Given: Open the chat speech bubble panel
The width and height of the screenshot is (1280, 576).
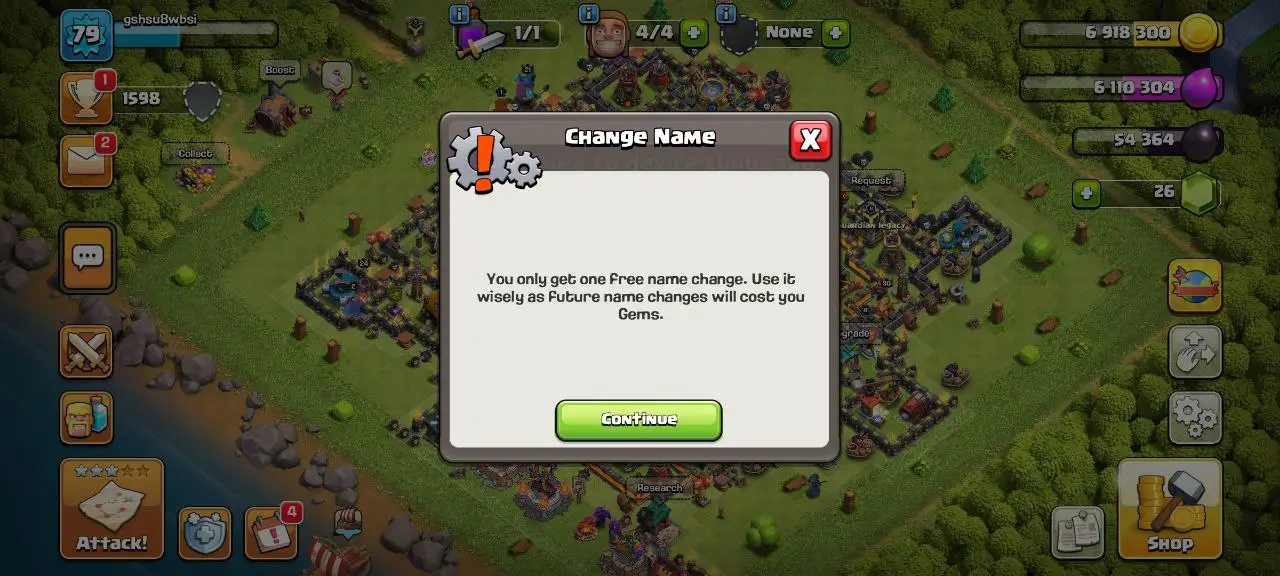Looking at the screenshot, I should tap(88, 257).
